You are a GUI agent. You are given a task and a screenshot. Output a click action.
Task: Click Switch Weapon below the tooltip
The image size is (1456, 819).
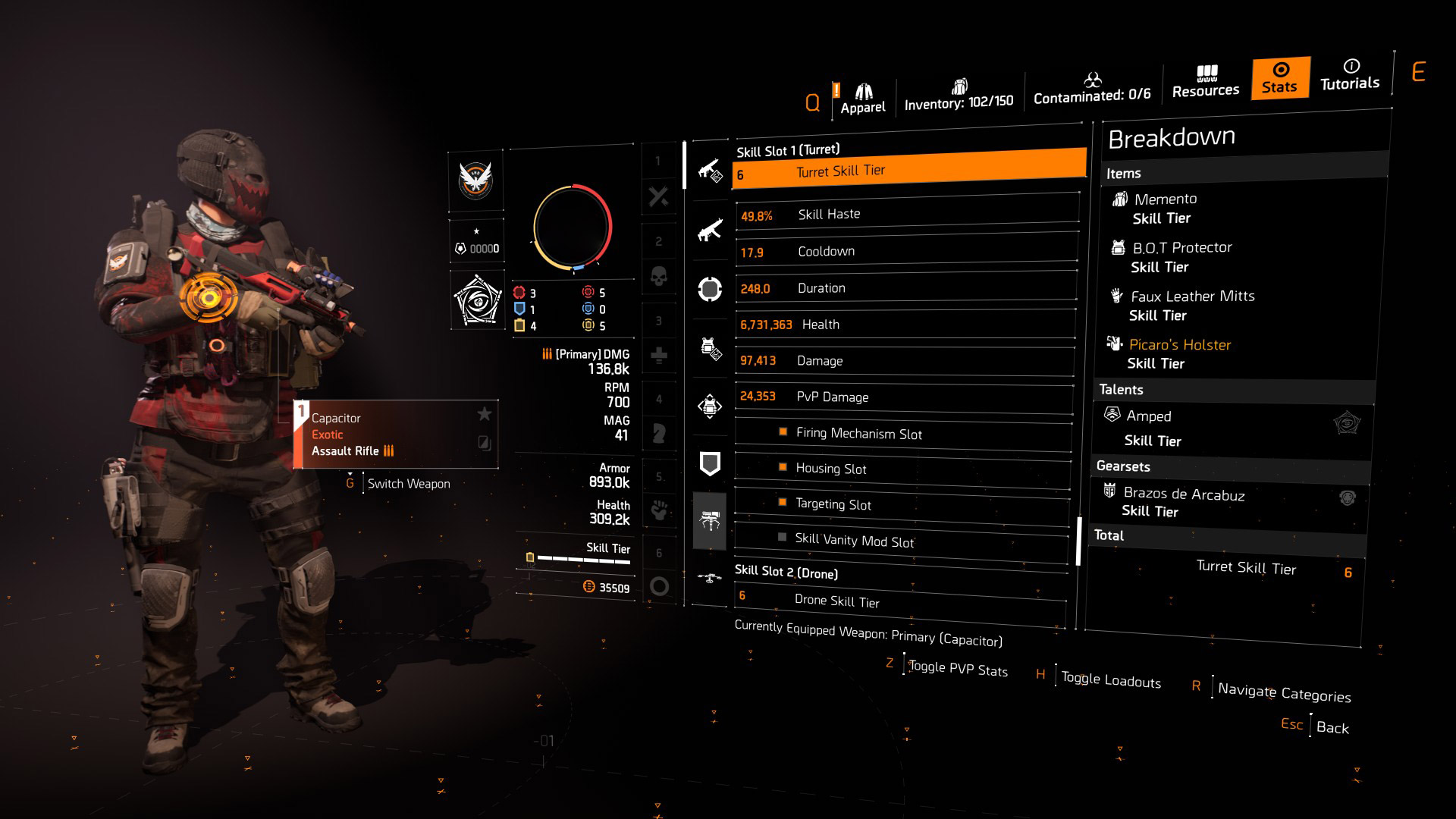[x=408, y=483]
